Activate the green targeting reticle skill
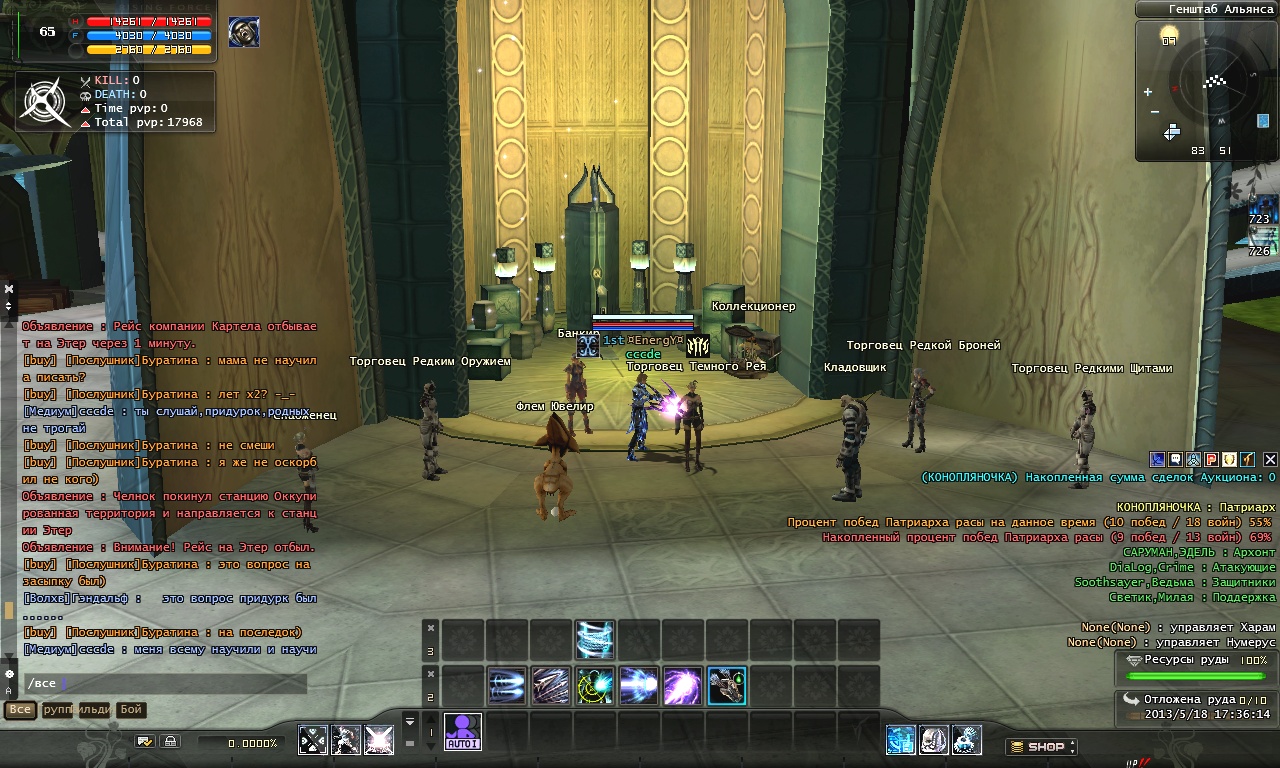Viewport: 1280px width, 768px height. (595, 686)
